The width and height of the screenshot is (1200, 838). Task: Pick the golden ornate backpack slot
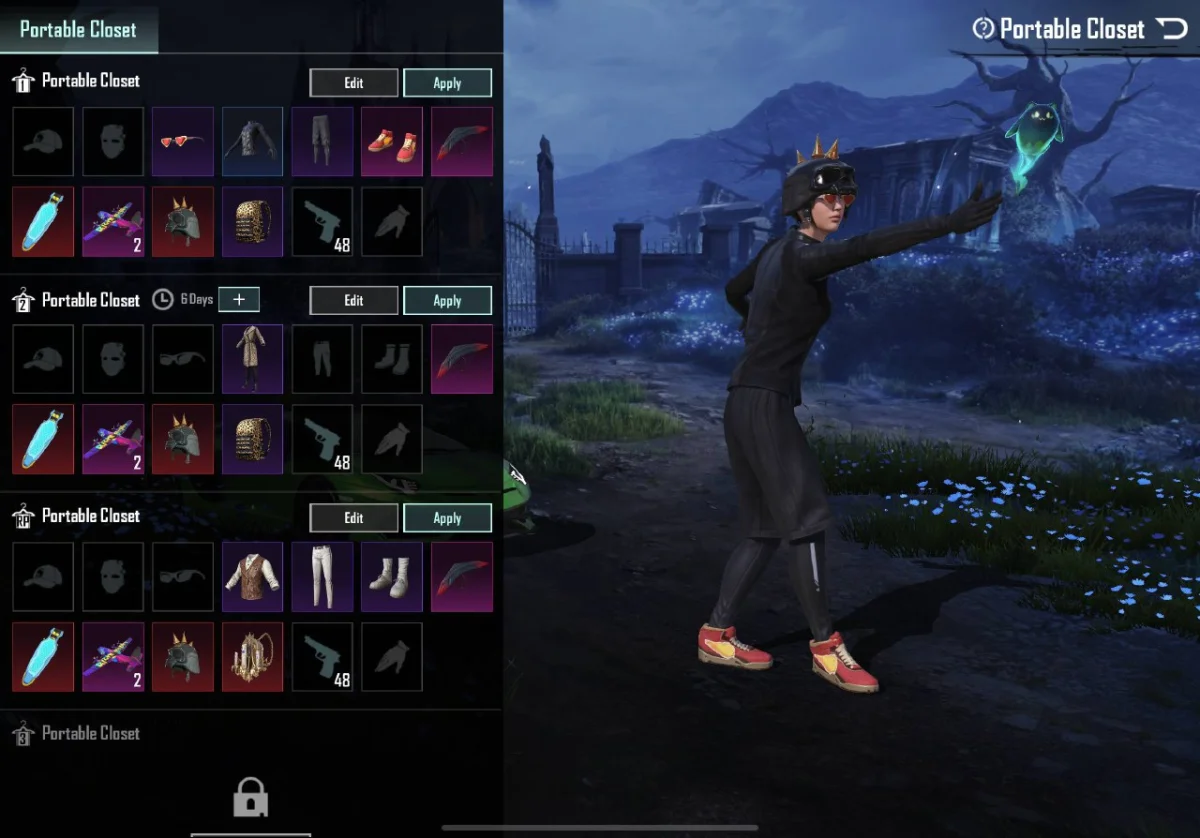click(252, 656)
